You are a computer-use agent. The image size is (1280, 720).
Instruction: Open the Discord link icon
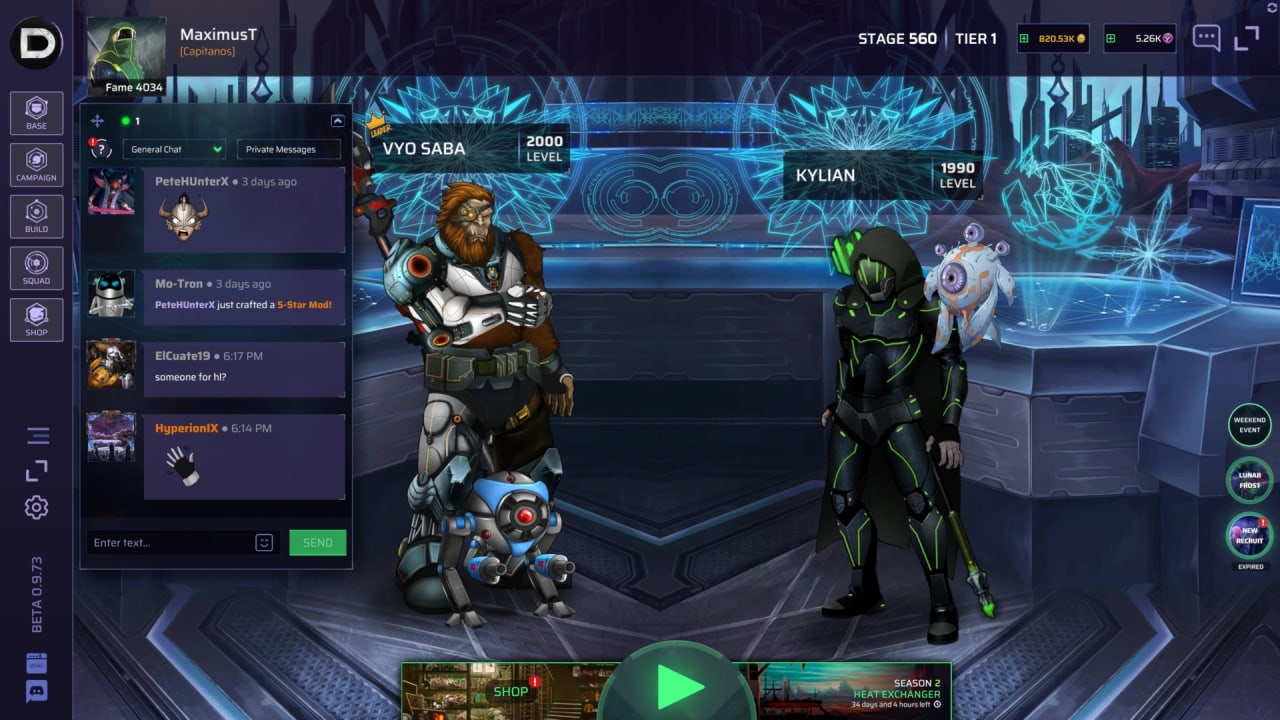tap(37, 691)
